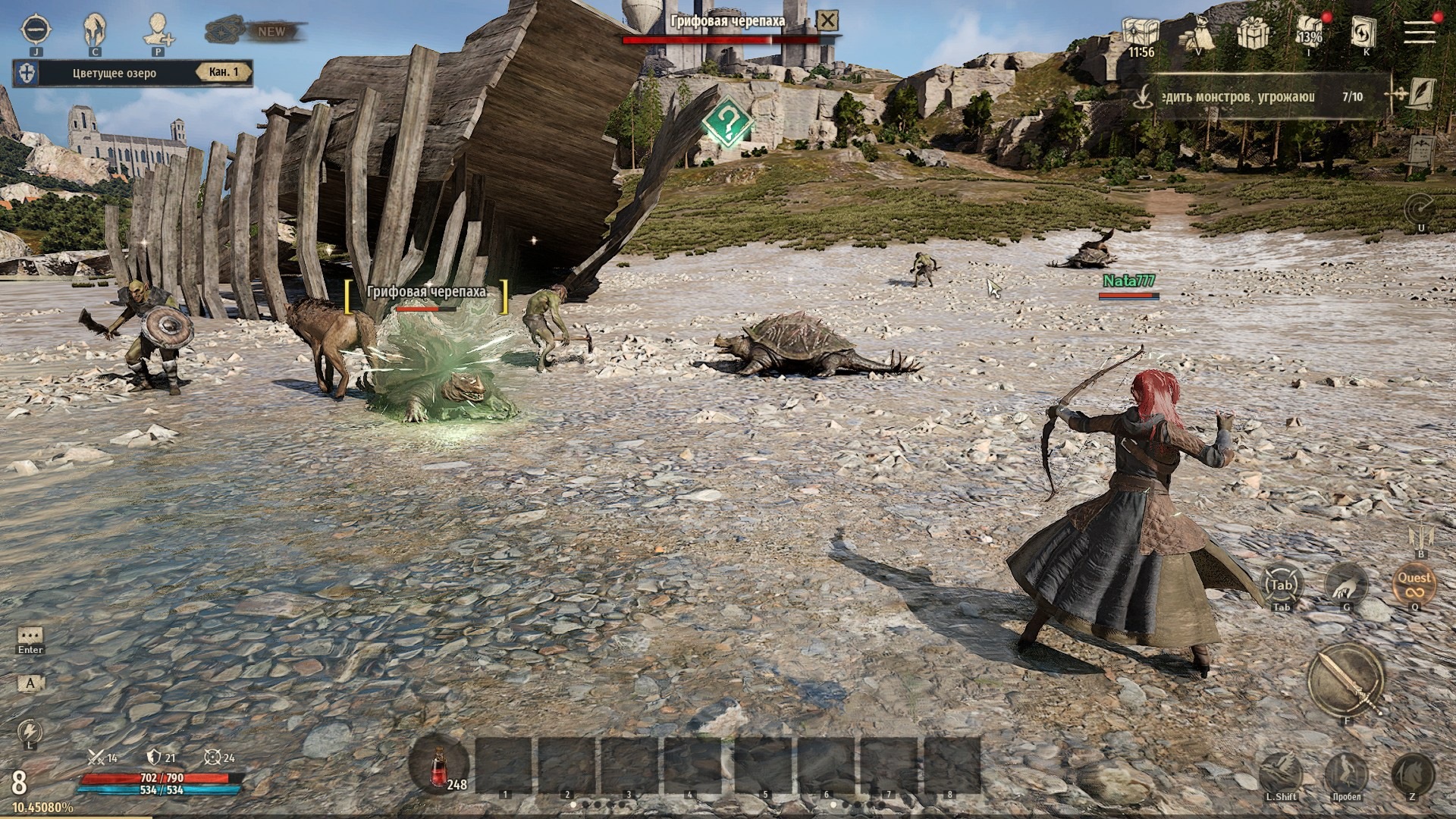Viewport: 1456px width, 819px height.
Task: Toggle the Quest auto-play button
Action: point(1414,584)
